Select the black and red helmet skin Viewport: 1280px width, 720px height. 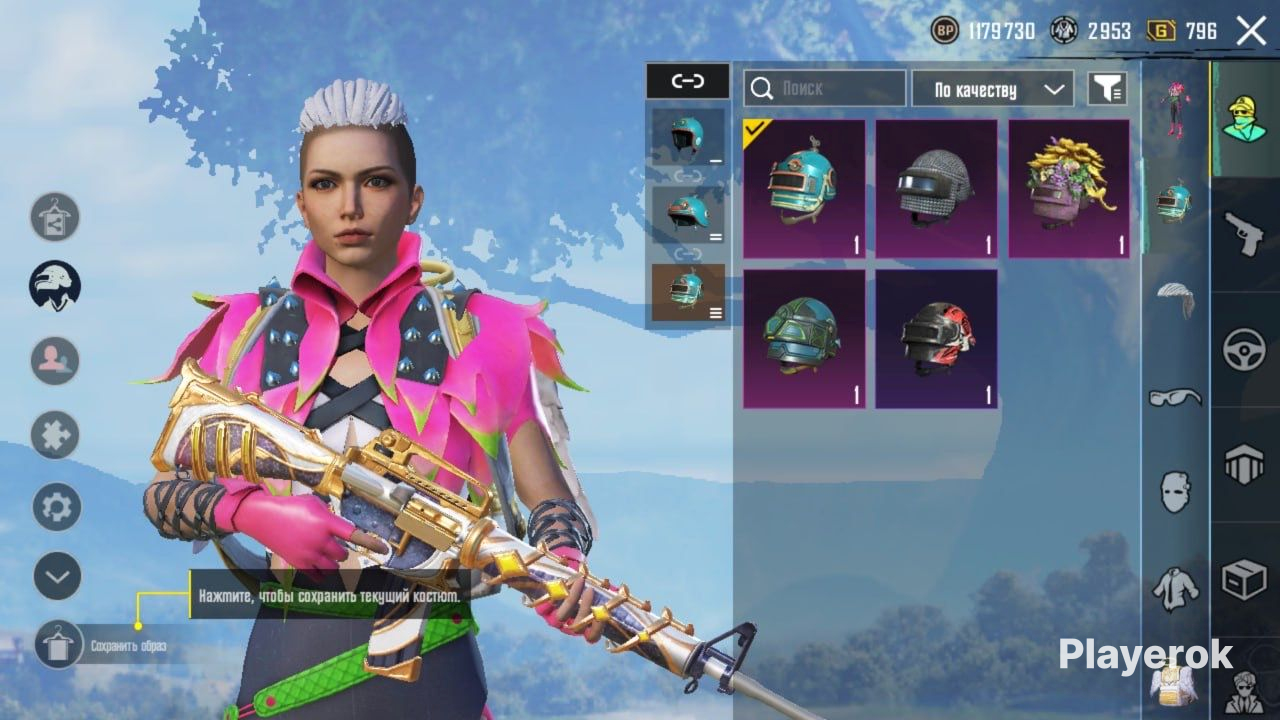[x=936, y=339]
